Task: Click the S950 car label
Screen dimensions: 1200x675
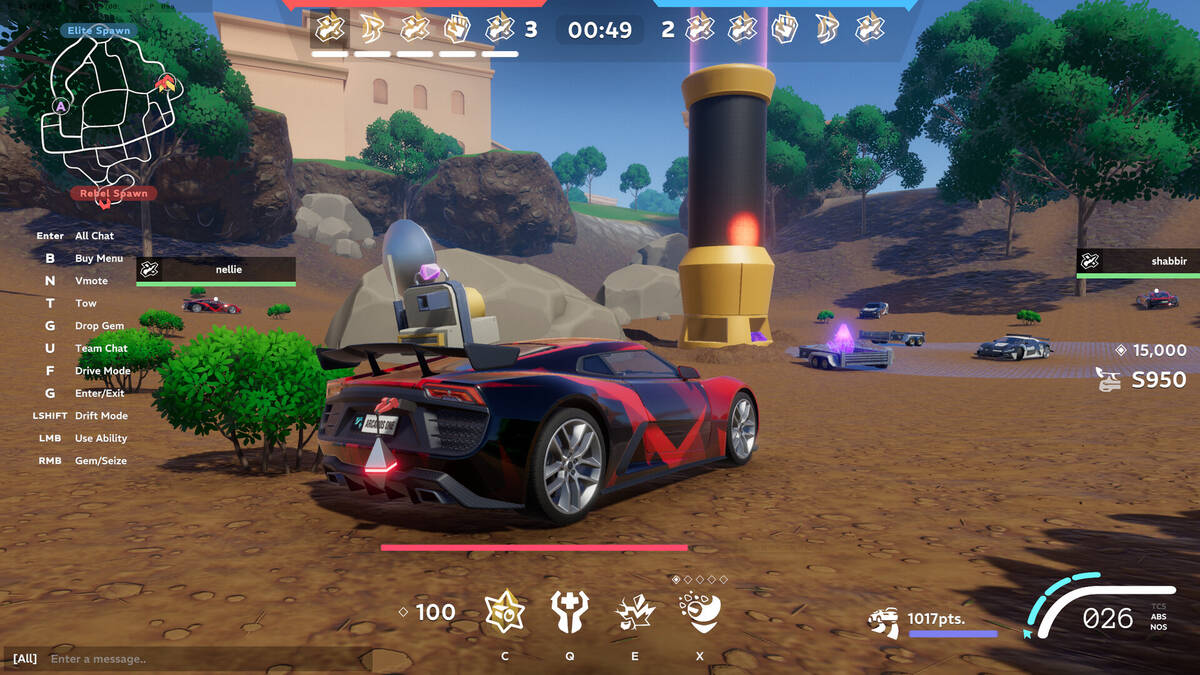Action: point(1158,380)
